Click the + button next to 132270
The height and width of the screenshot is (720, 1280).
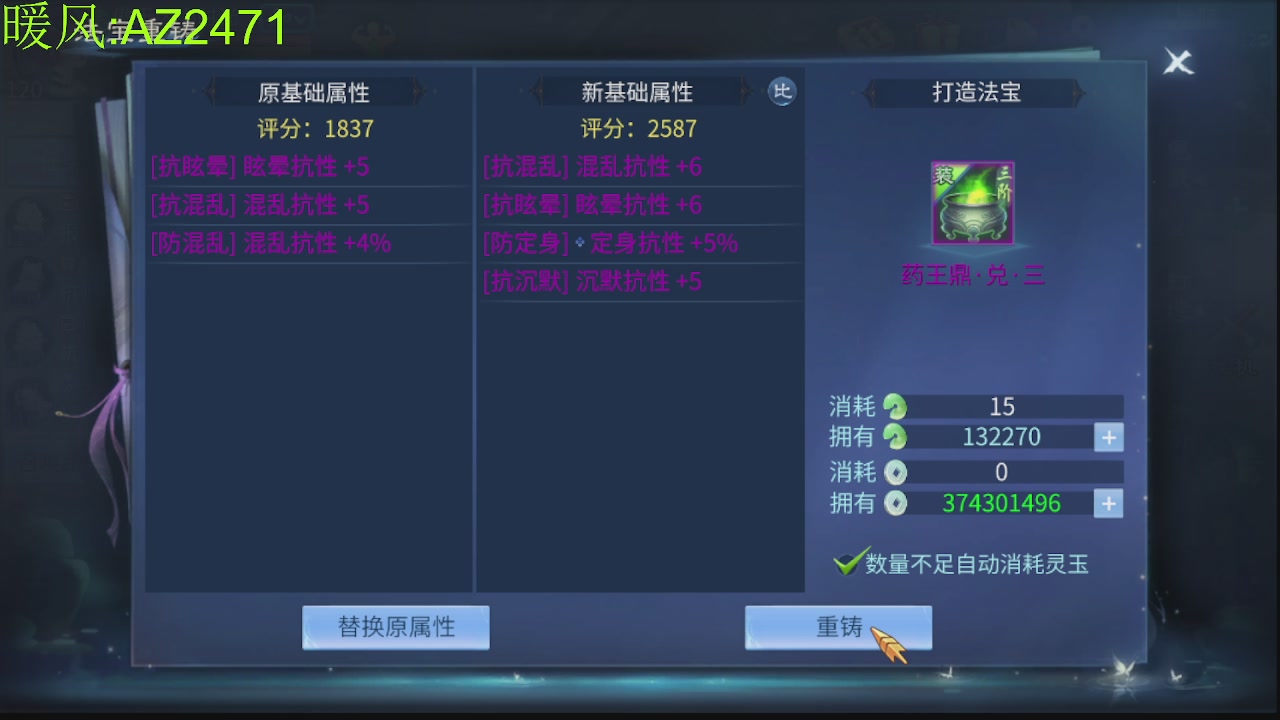[x=1108, y=437]
